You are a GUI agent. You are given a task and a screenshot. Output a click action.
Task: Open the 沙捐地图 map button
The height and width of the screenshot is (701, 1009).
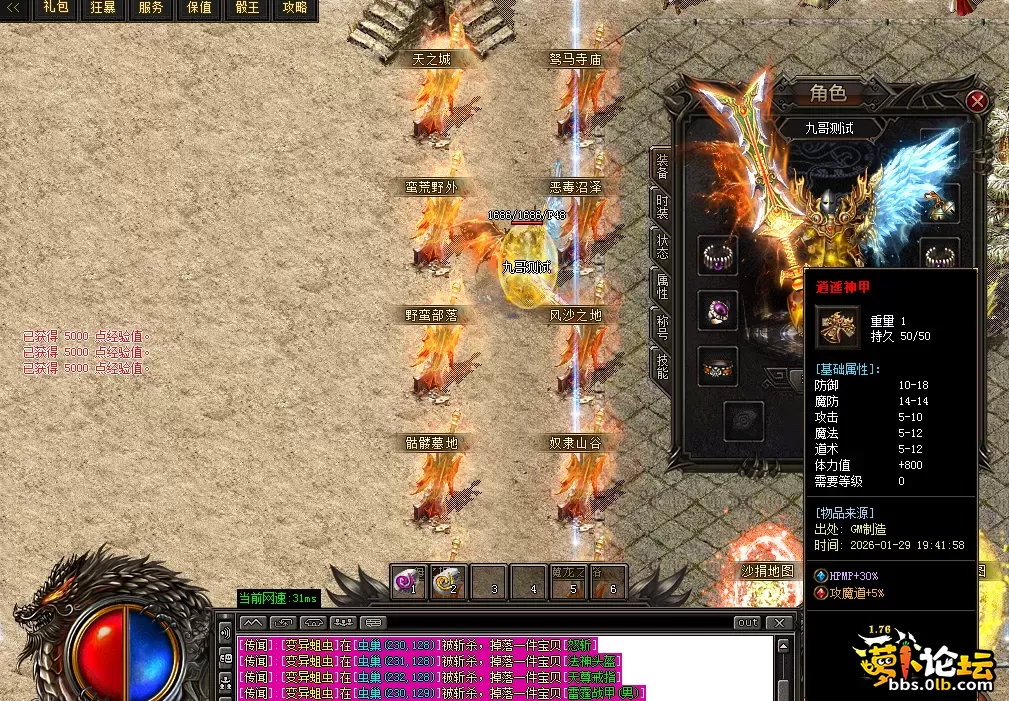point(768,571)
